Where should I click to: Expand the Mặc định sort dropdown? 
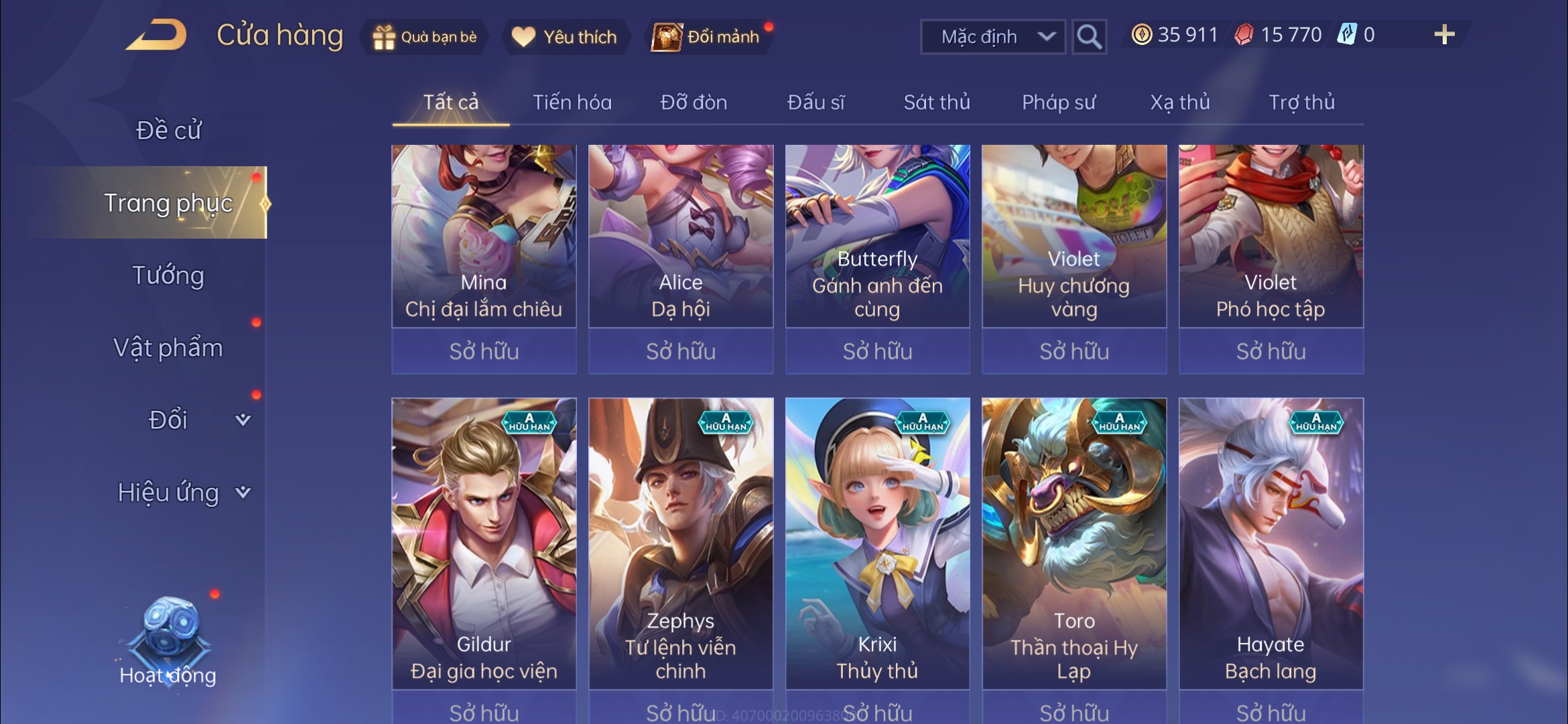[x=992, y=37]
